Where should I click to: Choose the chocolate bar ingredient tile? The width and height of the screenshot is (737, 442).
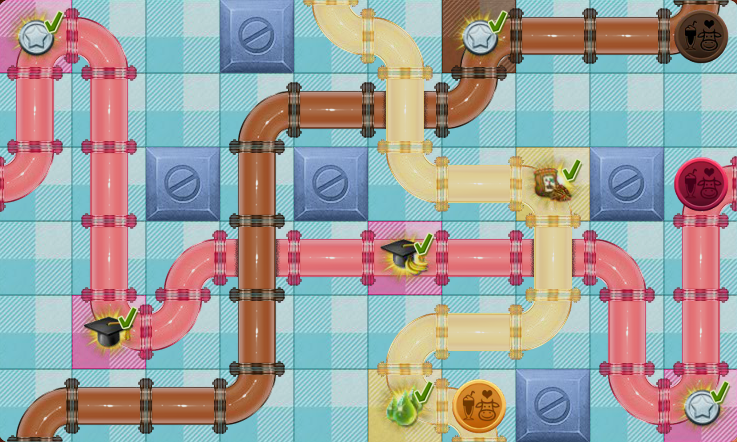(551, 184)
